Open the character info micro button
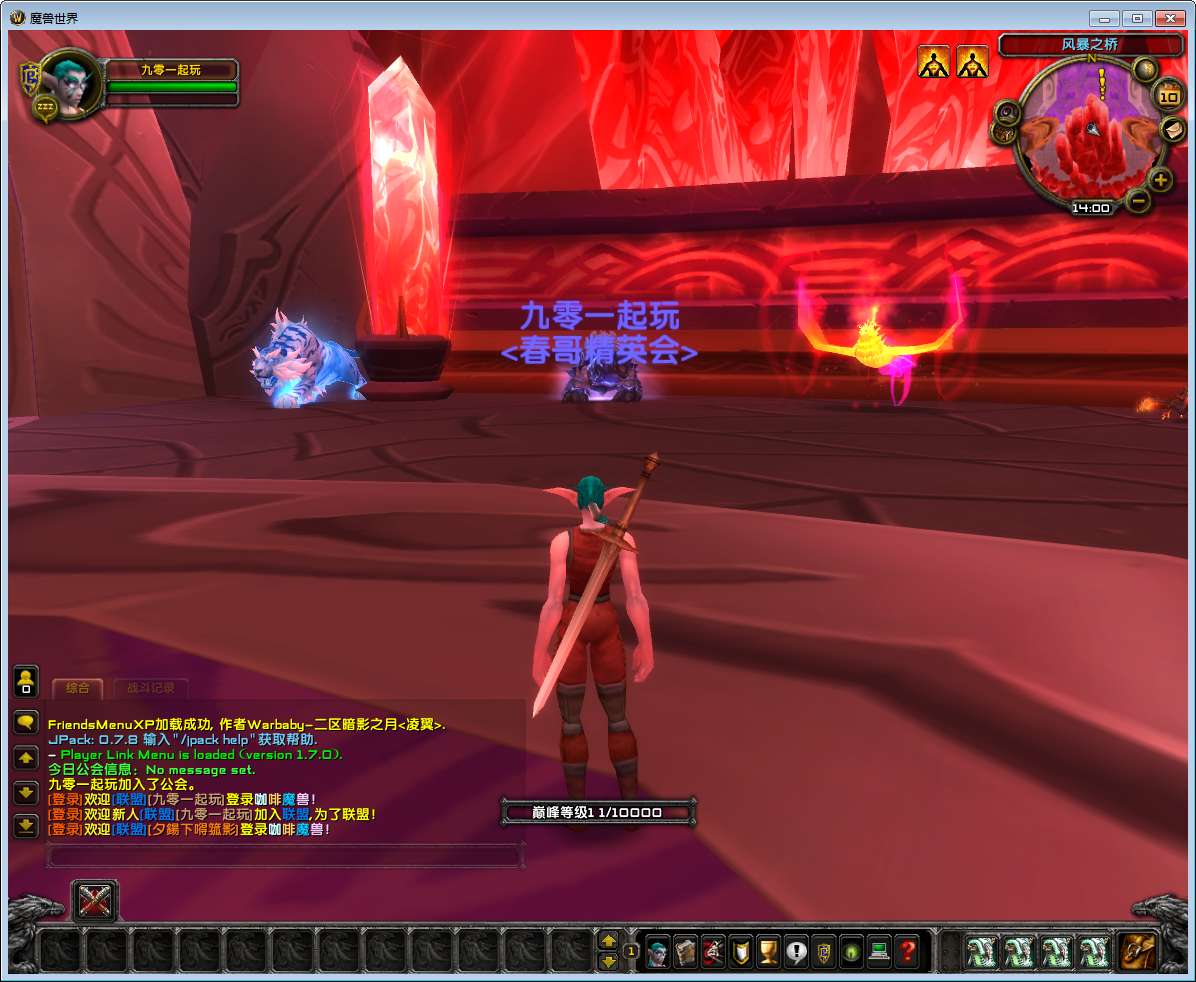The image size is (1196, 982). [x=657, y=950]
